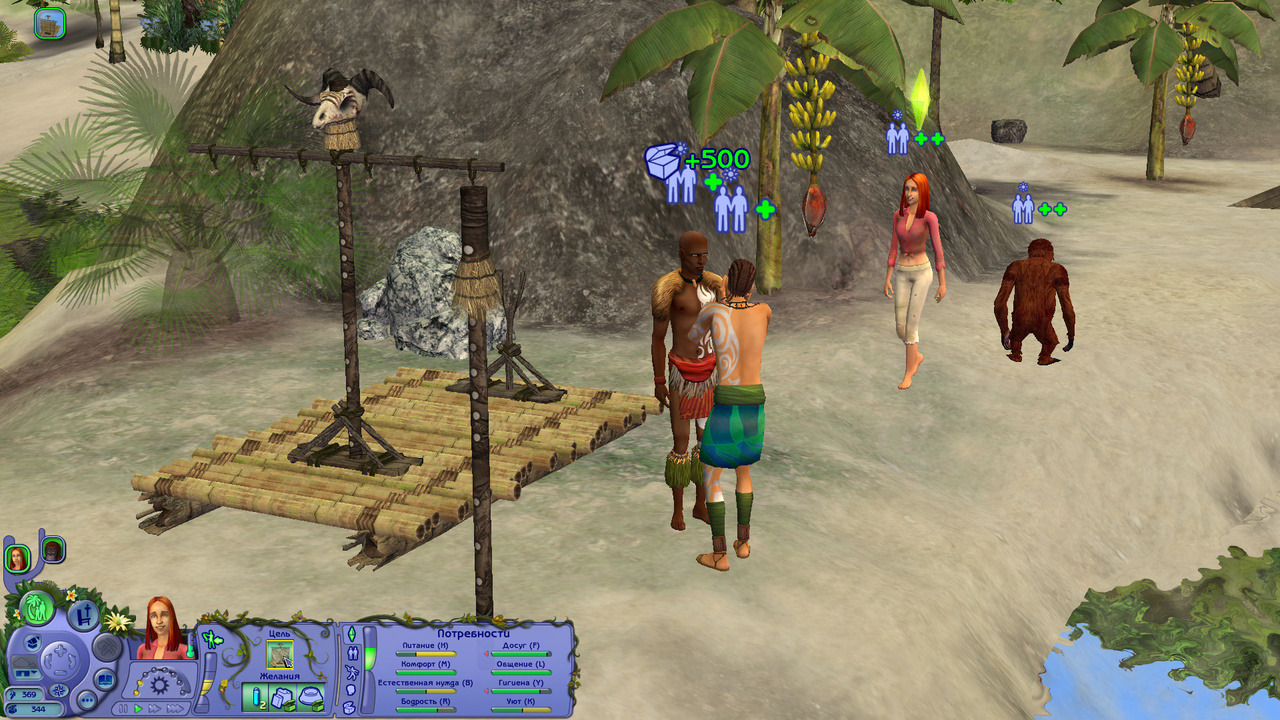Open the blue journal book icon
Viewport: 1280px width, 720px height.
pyautogui.click(x=104, y=680)
